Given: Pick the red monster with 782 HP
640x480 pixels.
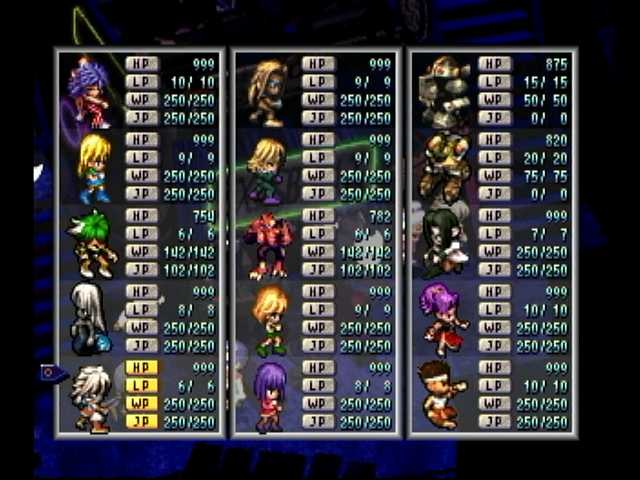Looking at the screenshot, I should (267, 243).
